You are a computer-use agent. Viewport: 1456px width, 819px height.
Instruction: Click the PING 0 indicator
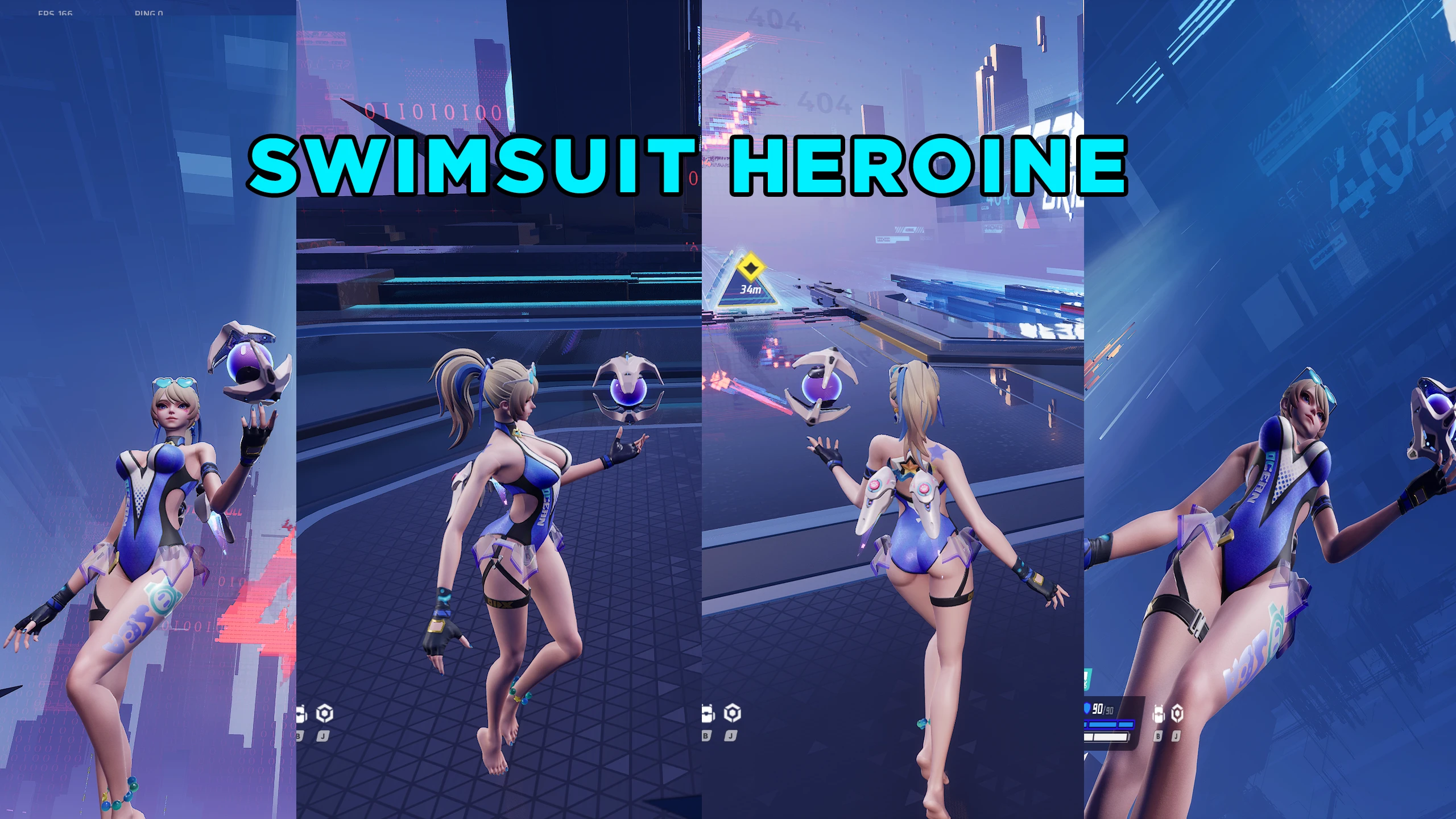(x=151, y=13)
